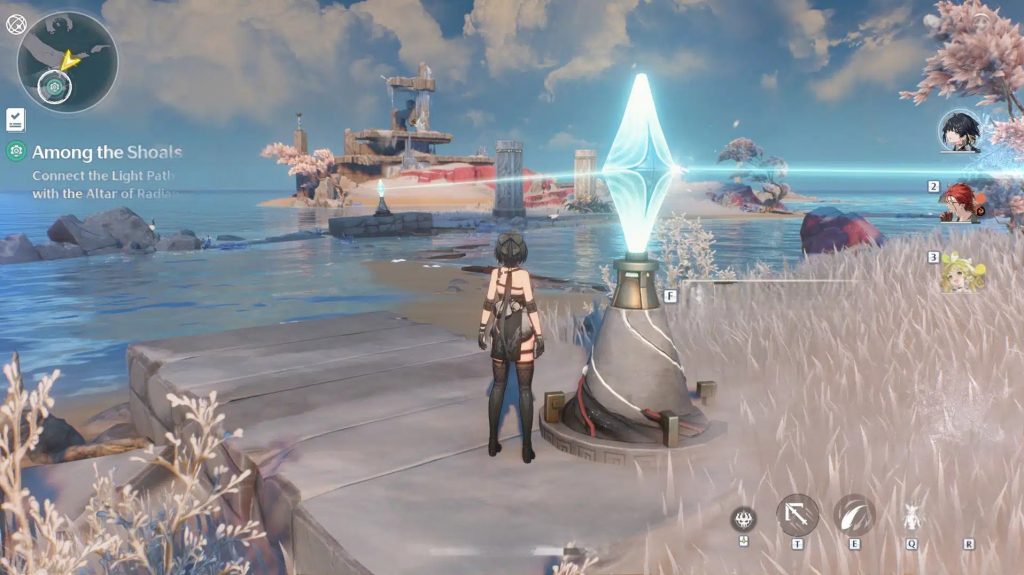Switch to the dark-haired active character portrait

[x=959, y=131]
